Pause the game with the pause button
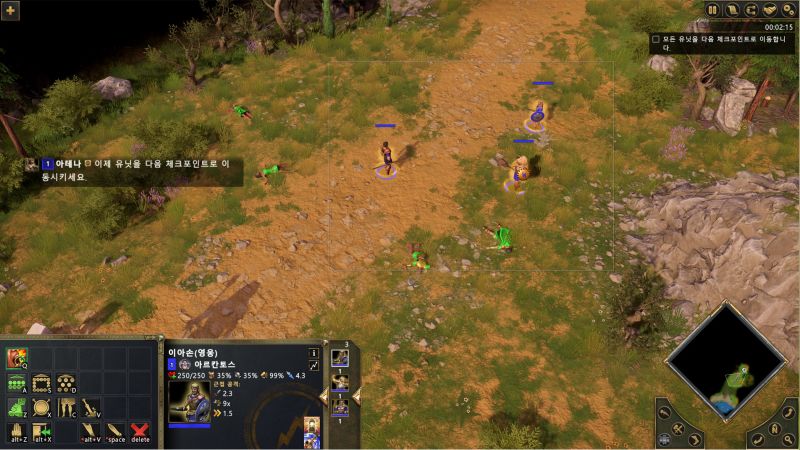The width and height of the screenshot is (800, 450). click(x=713, y=9)
